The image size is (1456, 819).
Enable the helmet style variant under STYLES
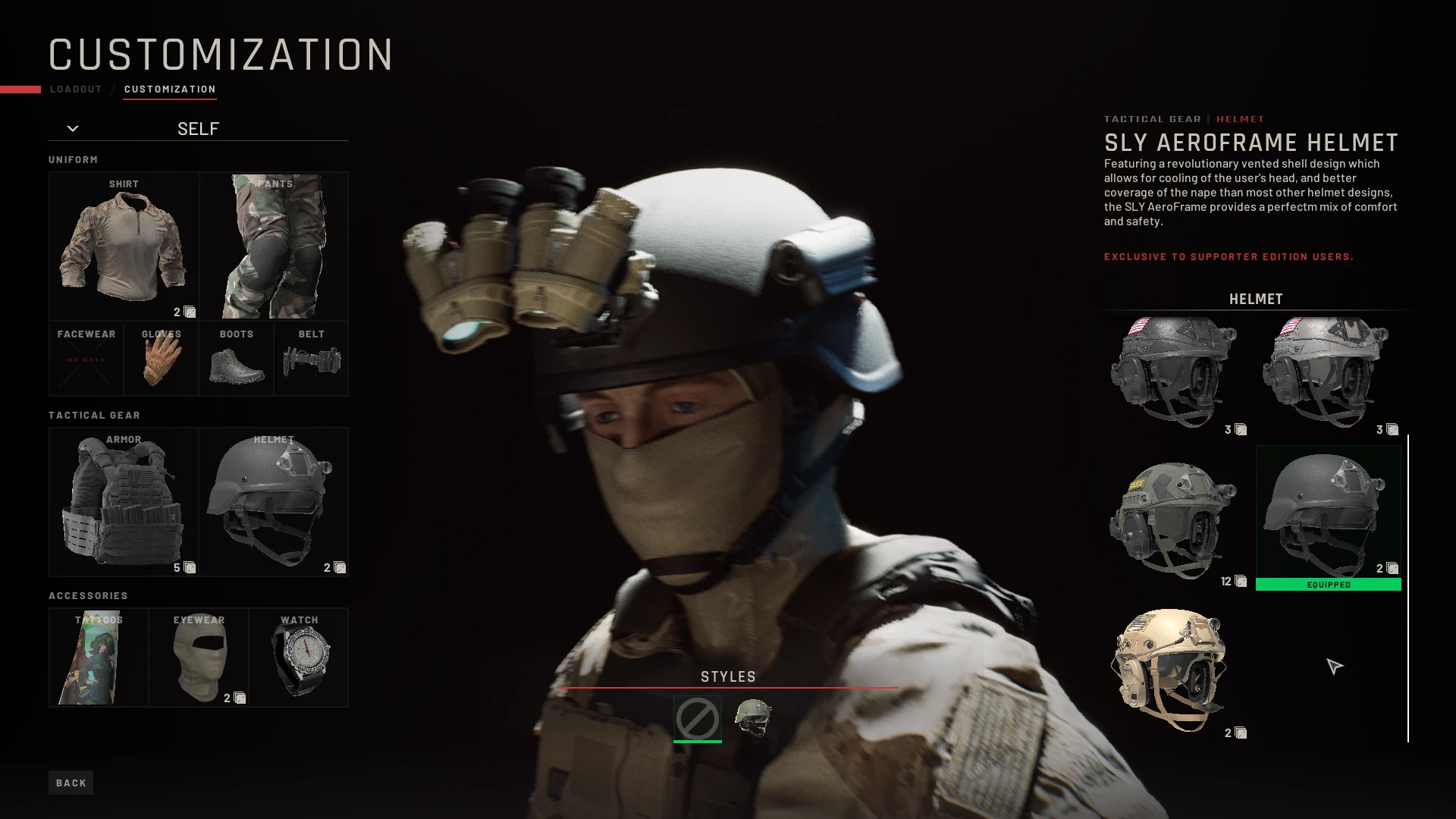(755, 719)
